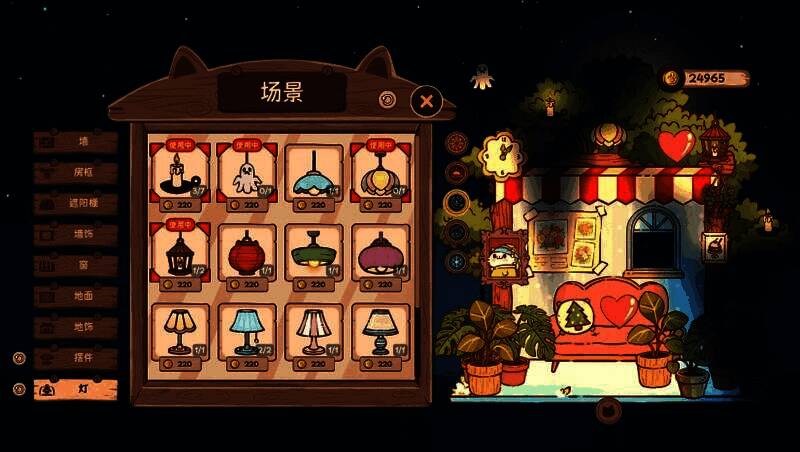The image size is (800, 452).
Task: Select the 摆件 ornaments category
Action: pyautogui.click(x=76, y=358)
